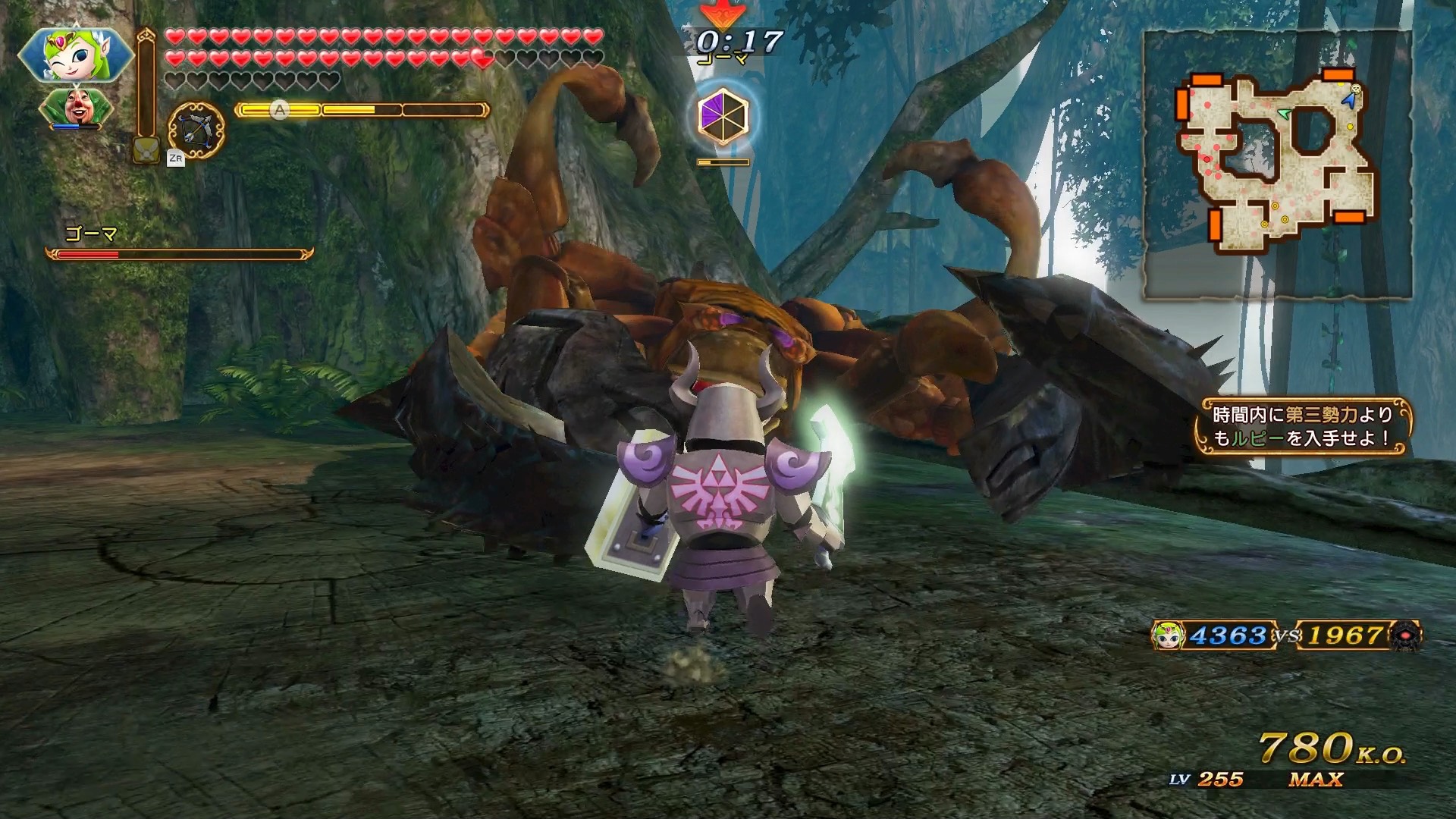
Task: Select the bow item icon
Action: coord(196,130)
